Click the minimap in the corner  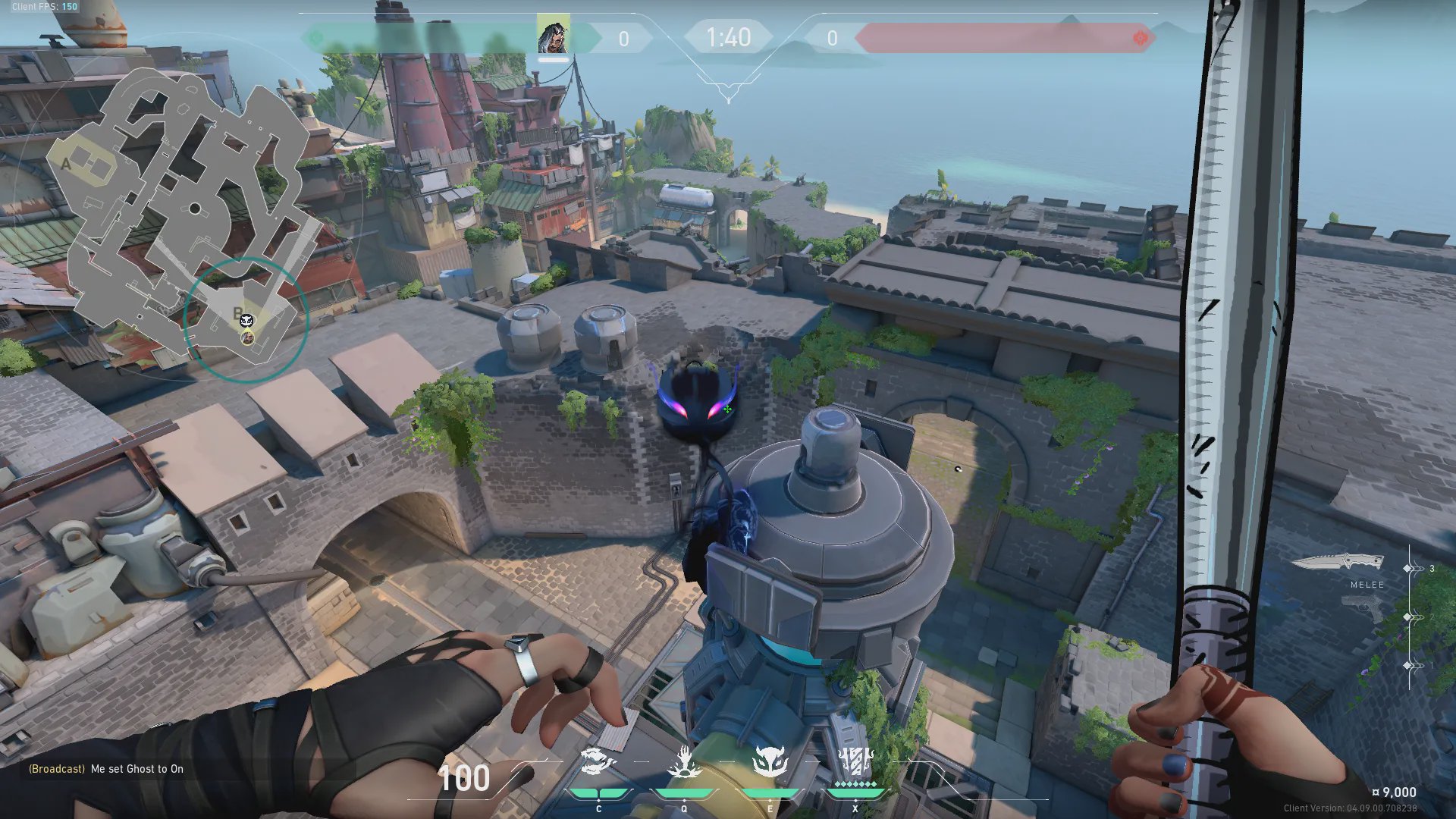click(182, 220)
